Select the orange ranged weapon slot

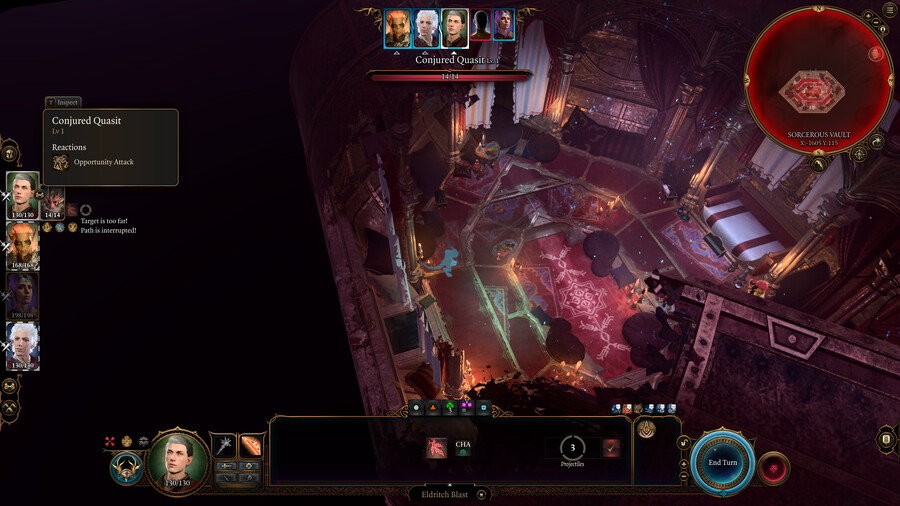tap(250, 446)
